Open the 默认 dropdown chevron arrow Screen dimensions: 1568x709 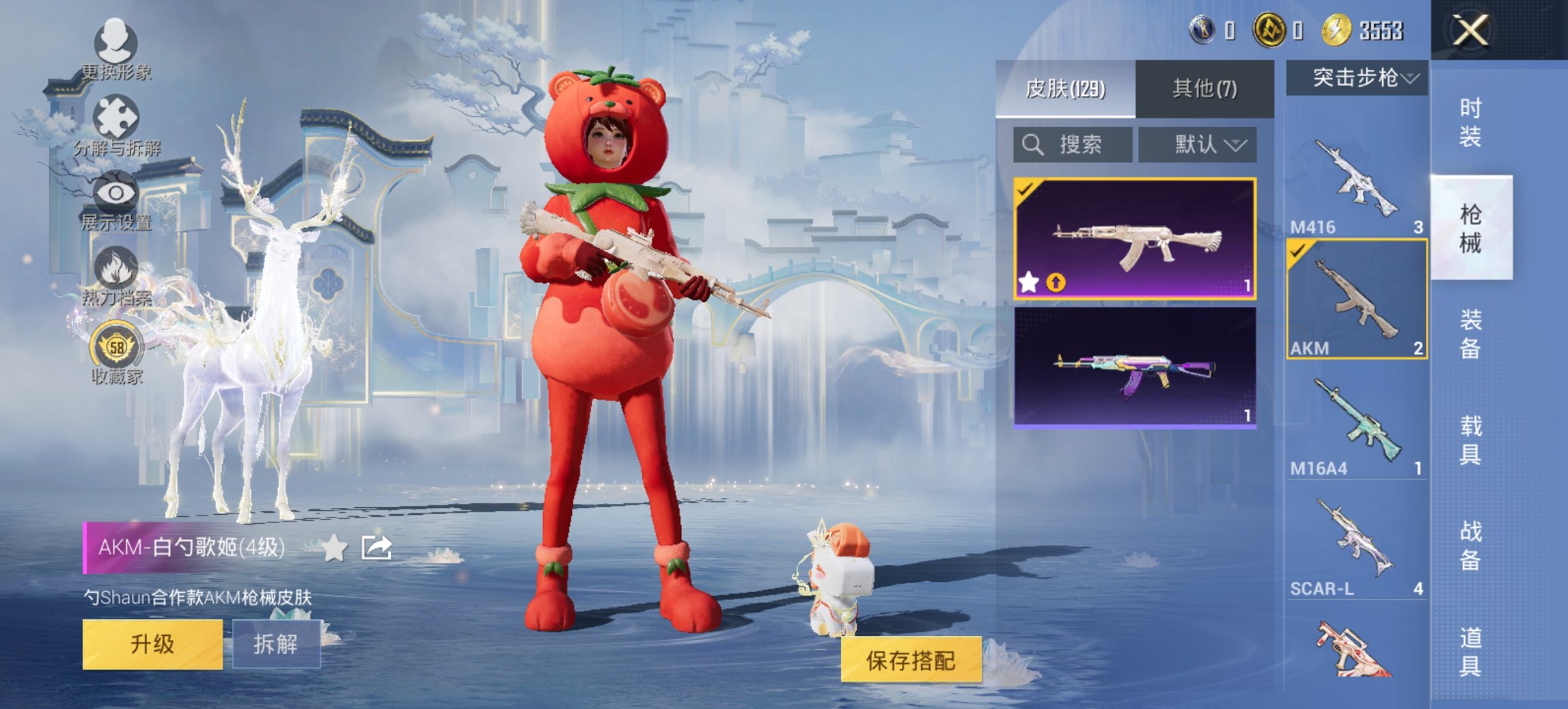point(1238,145)
